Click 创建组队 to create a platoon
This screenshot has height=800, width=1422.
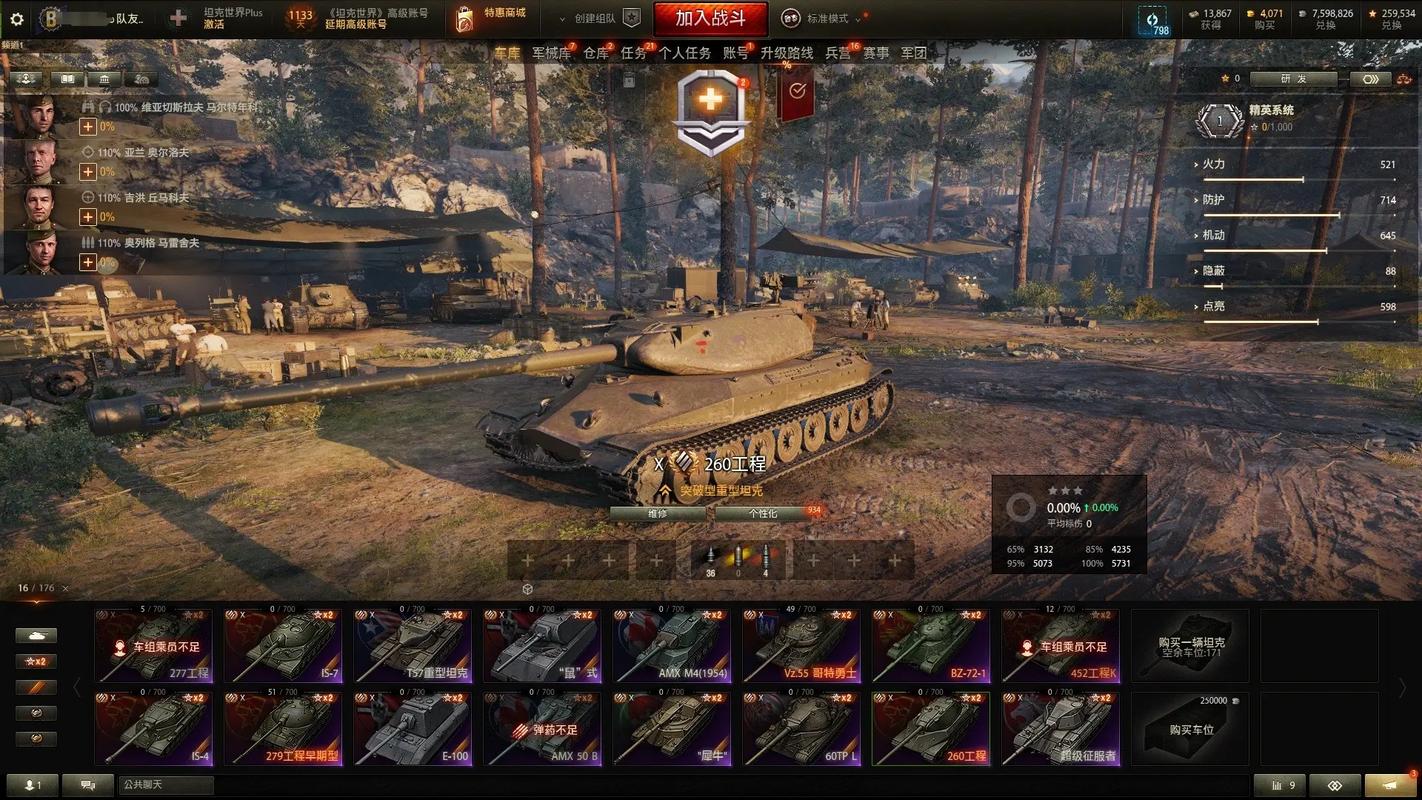tap(597, 18)
